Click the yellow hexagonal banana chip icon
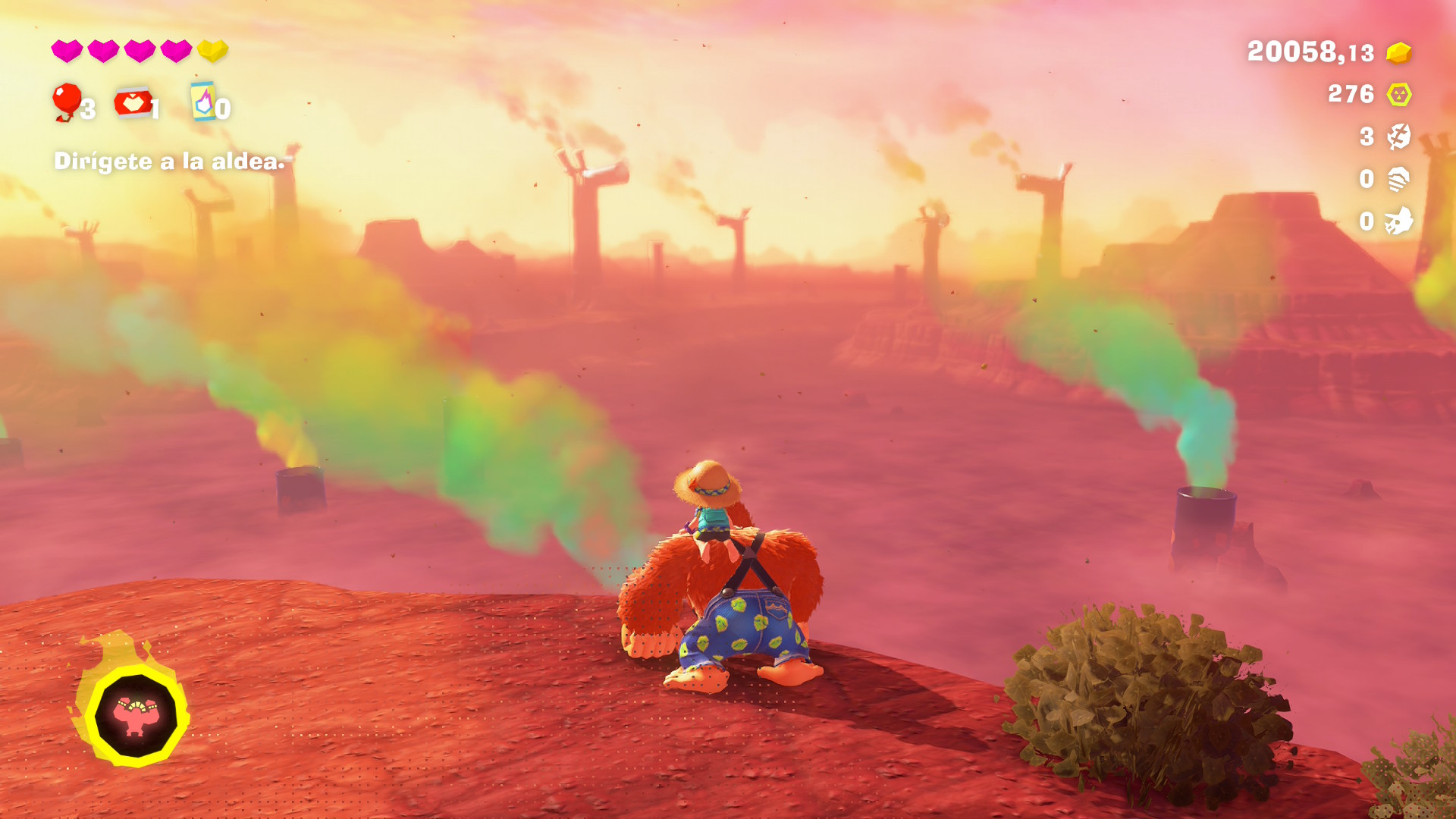 point(1398,95)
